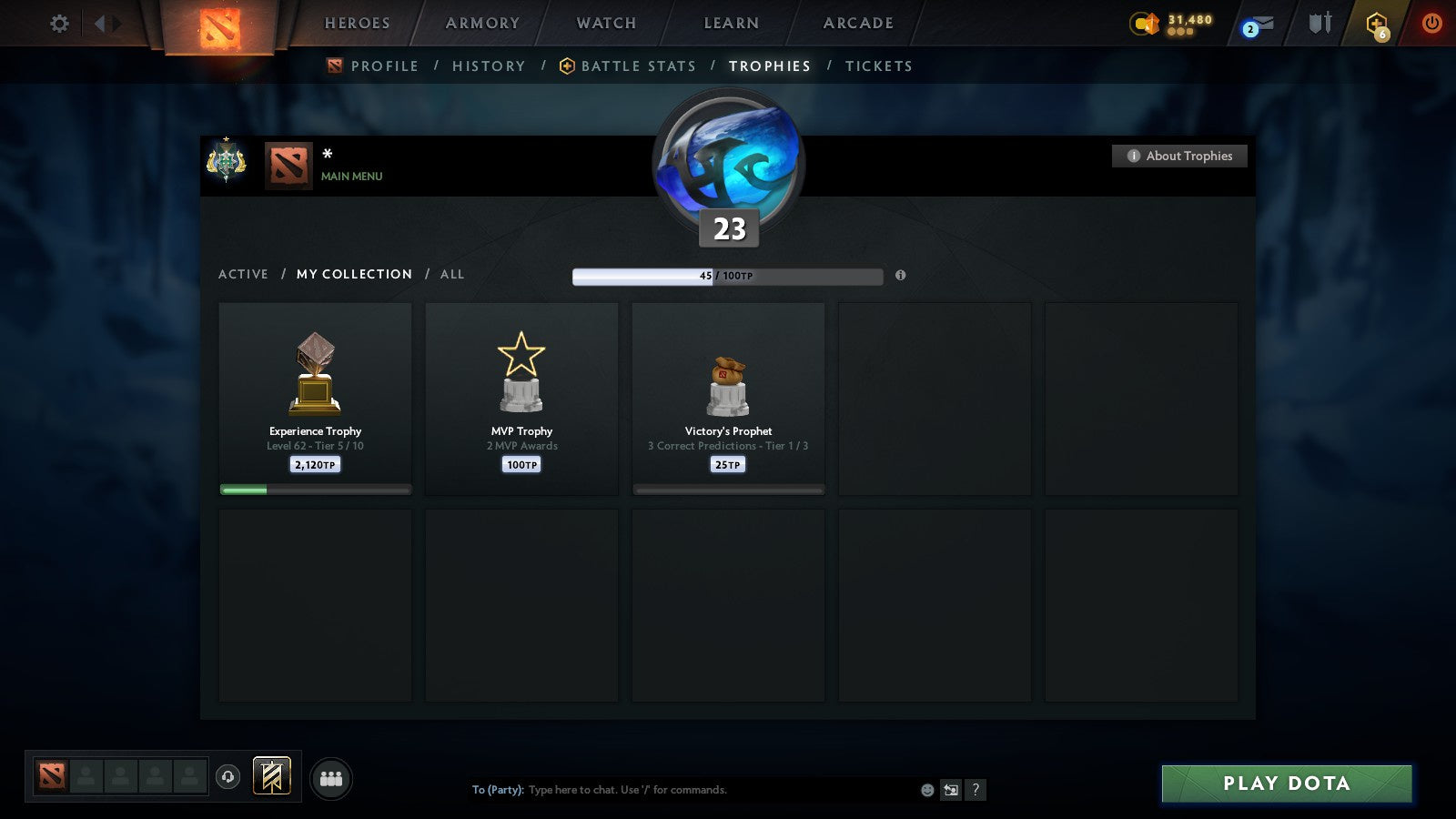1456x819 pixels.
Task: Toggle the emoticon picker in chat
Action: (926, 790)
